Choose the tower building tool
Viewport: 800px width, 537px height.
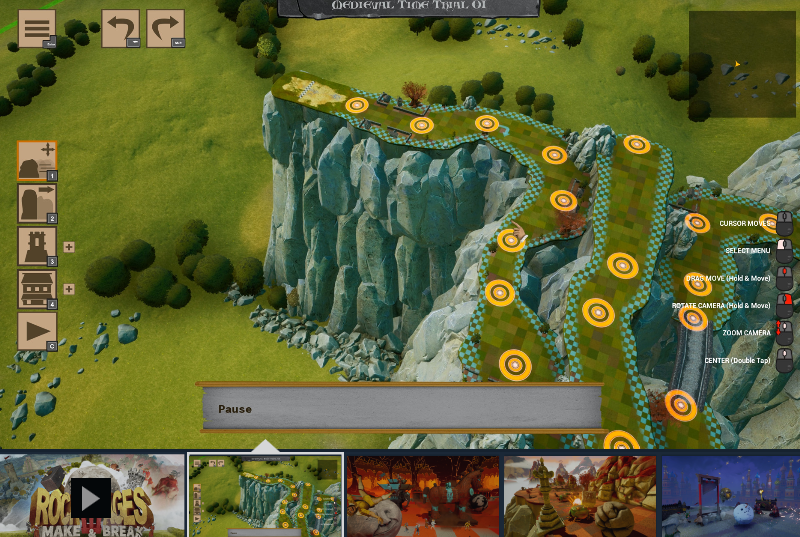pos(37,246)
